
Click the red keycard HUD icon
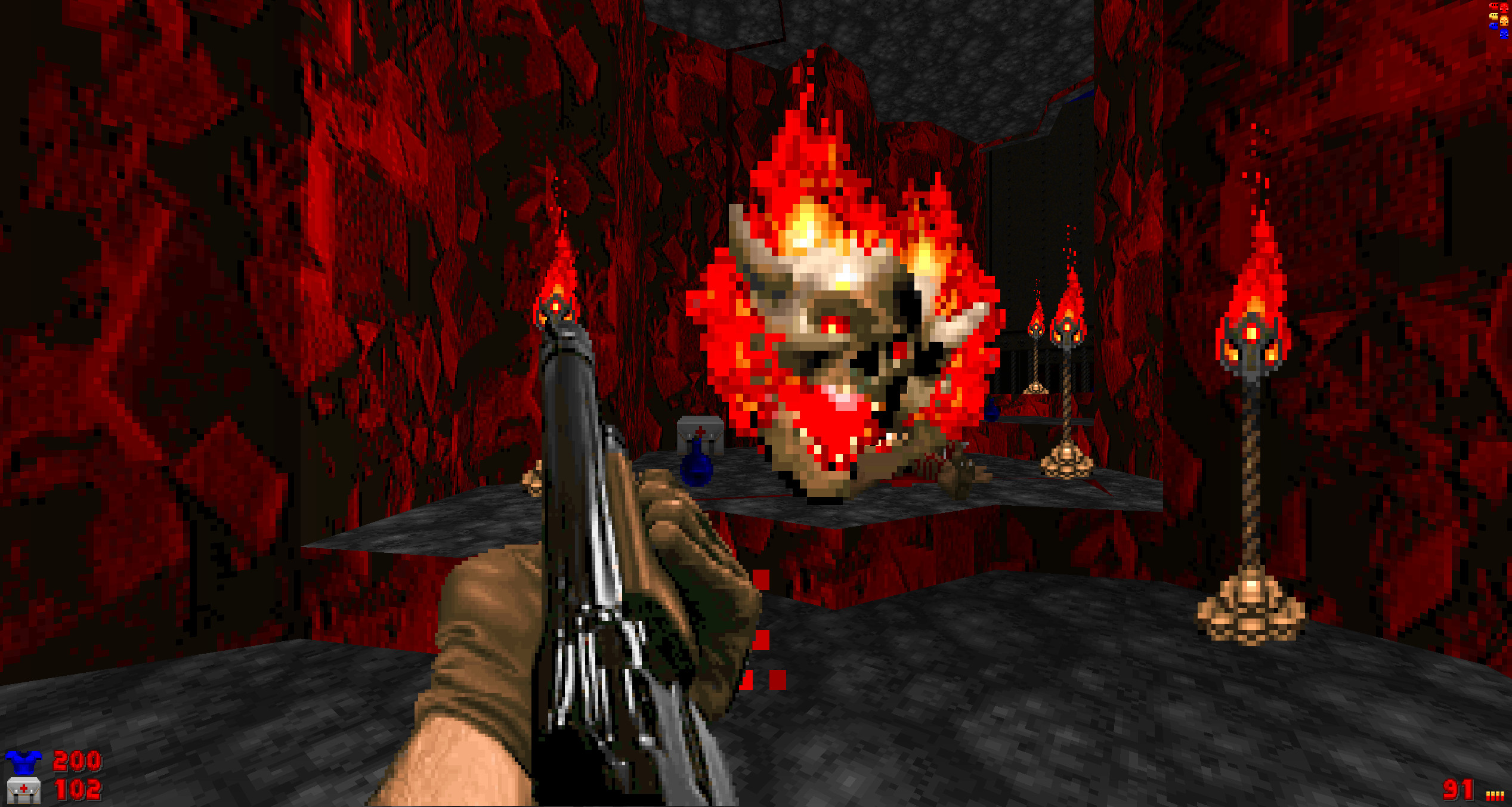click(x=1494, y=7)
